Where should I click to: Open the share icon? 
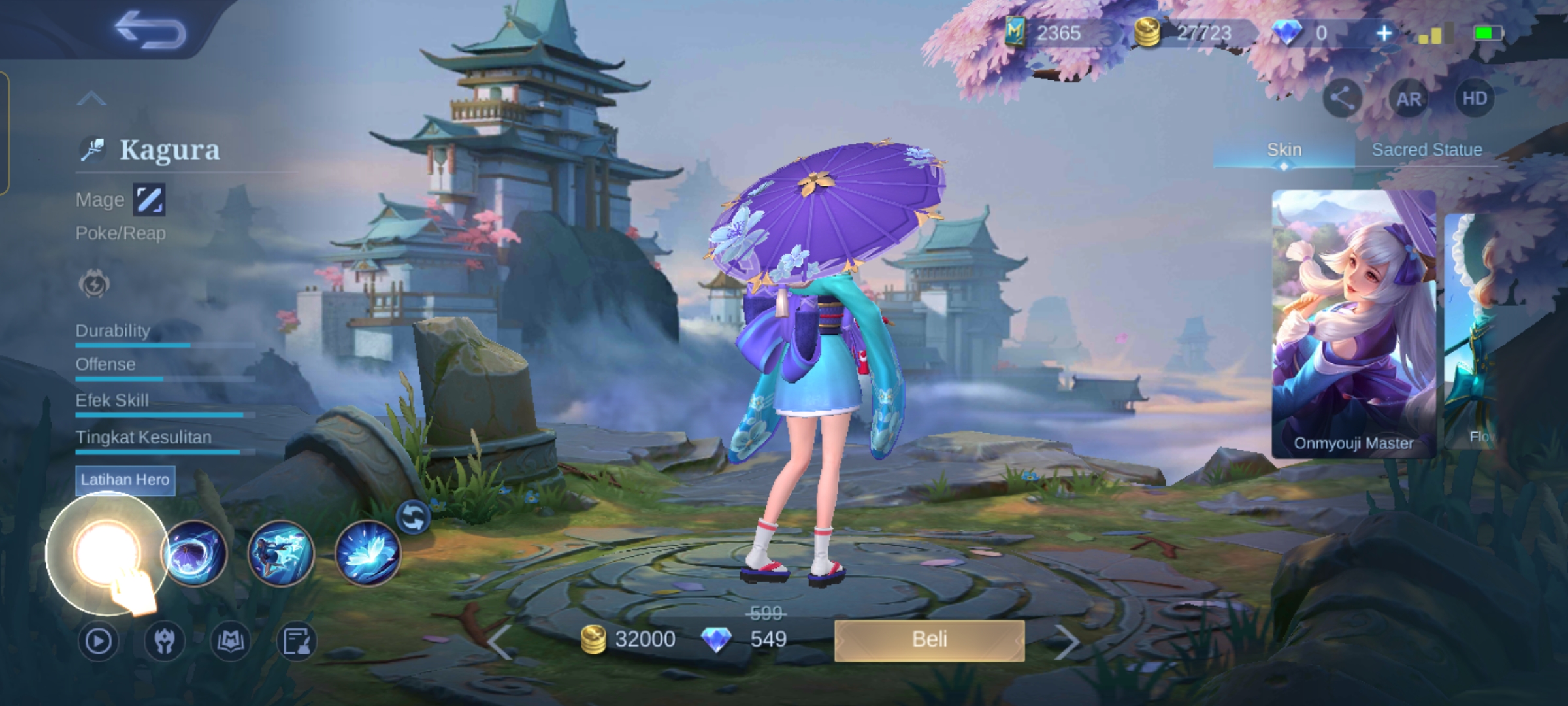[x=1342, y=99]
